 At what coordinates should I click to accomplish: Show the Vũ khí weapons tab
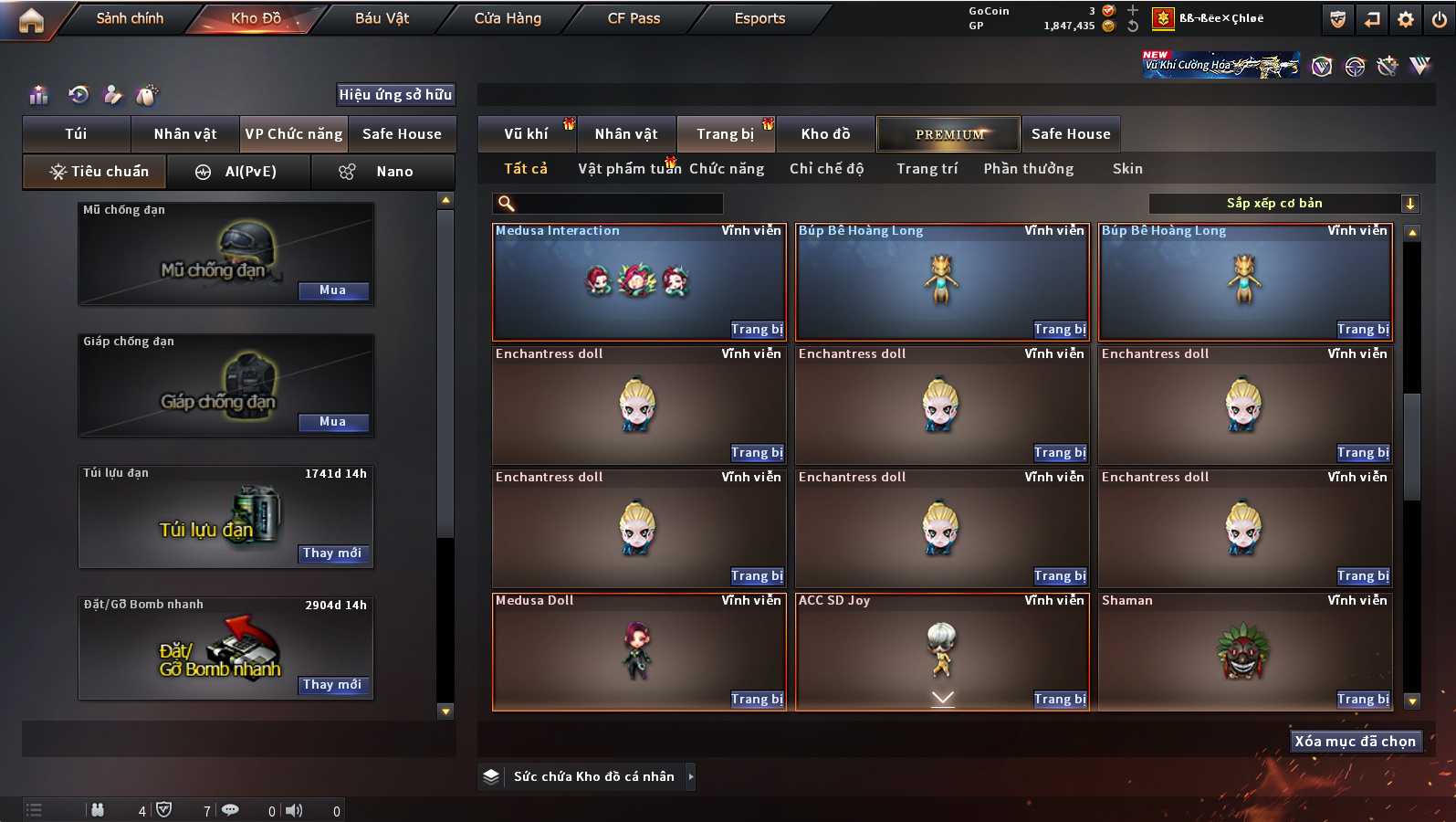coord(526,134)
